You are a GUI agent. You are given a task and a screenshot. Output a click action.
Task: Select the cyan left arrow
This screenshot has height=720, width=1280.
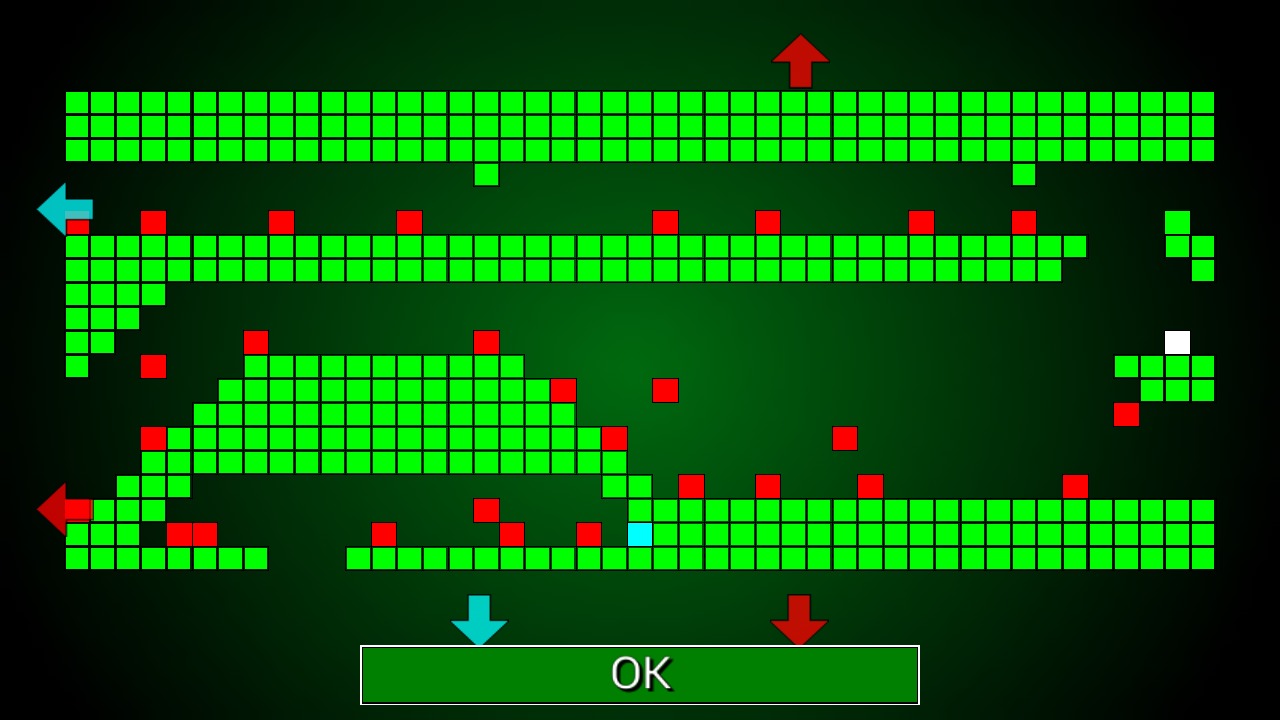[x=64, y=208]
